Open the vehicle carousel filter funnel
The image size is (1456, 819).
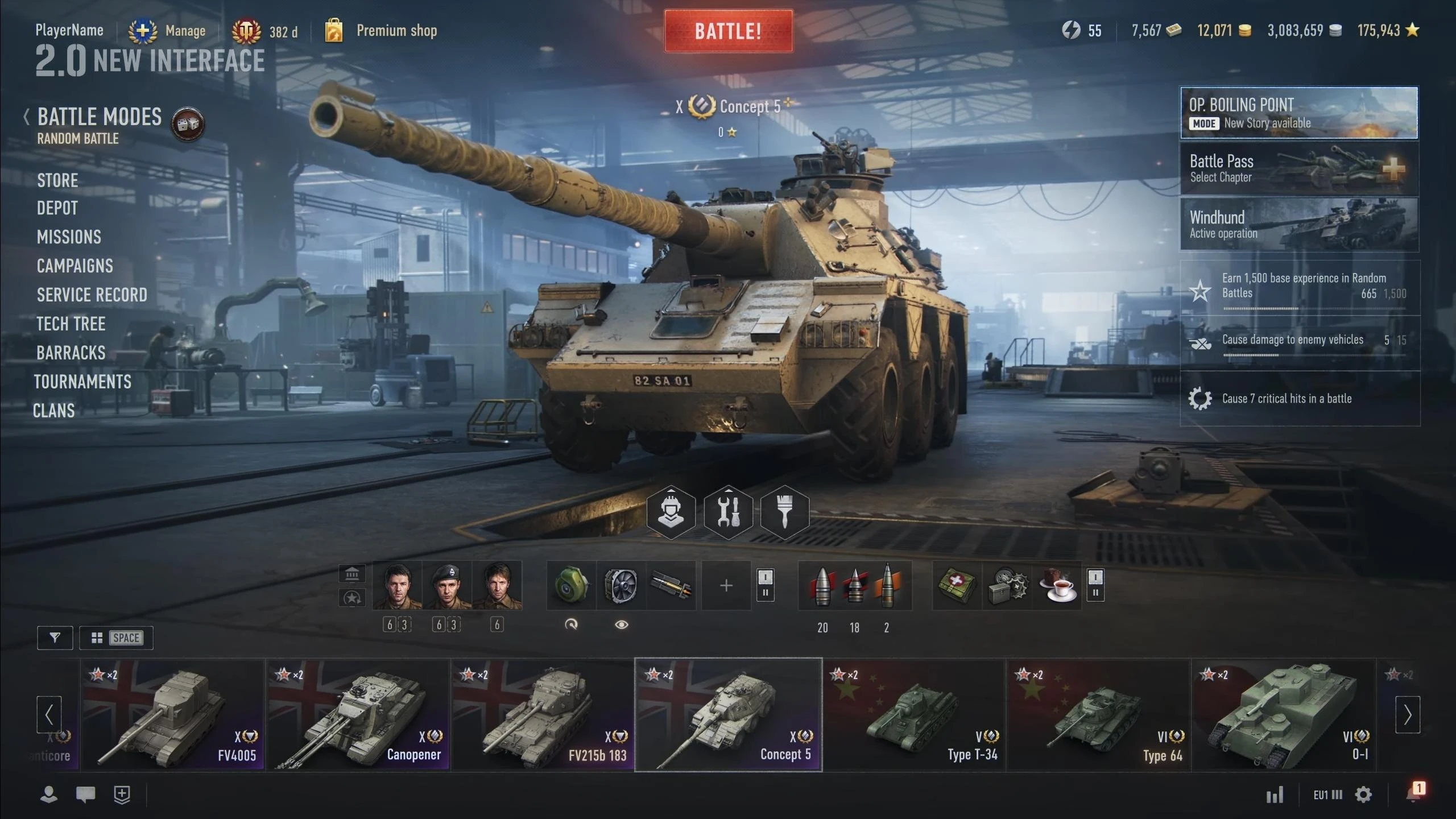(55, 638)
